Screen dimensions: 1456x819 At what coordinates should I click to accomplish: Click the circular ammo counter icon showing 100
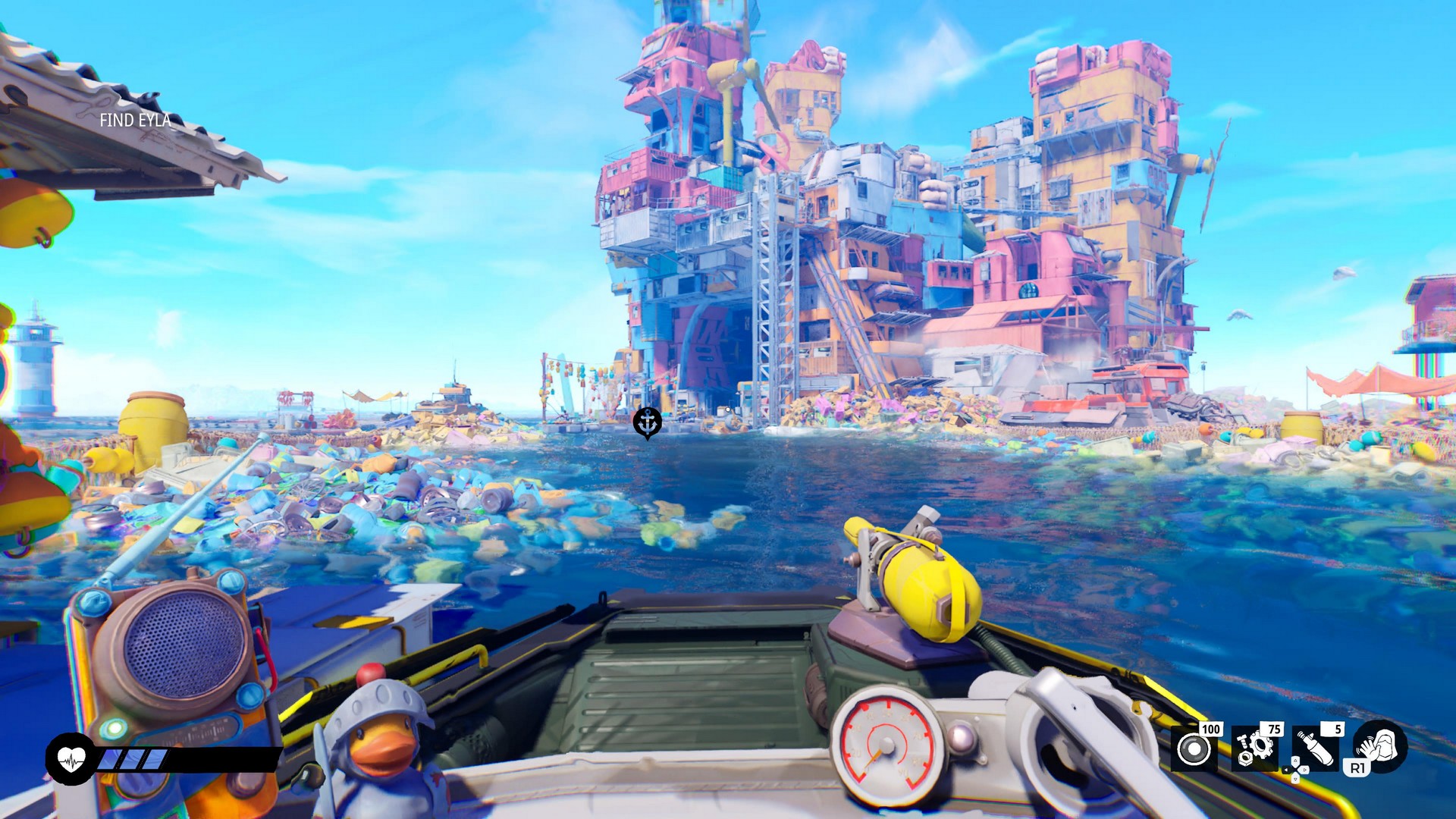coord(1194,748)
